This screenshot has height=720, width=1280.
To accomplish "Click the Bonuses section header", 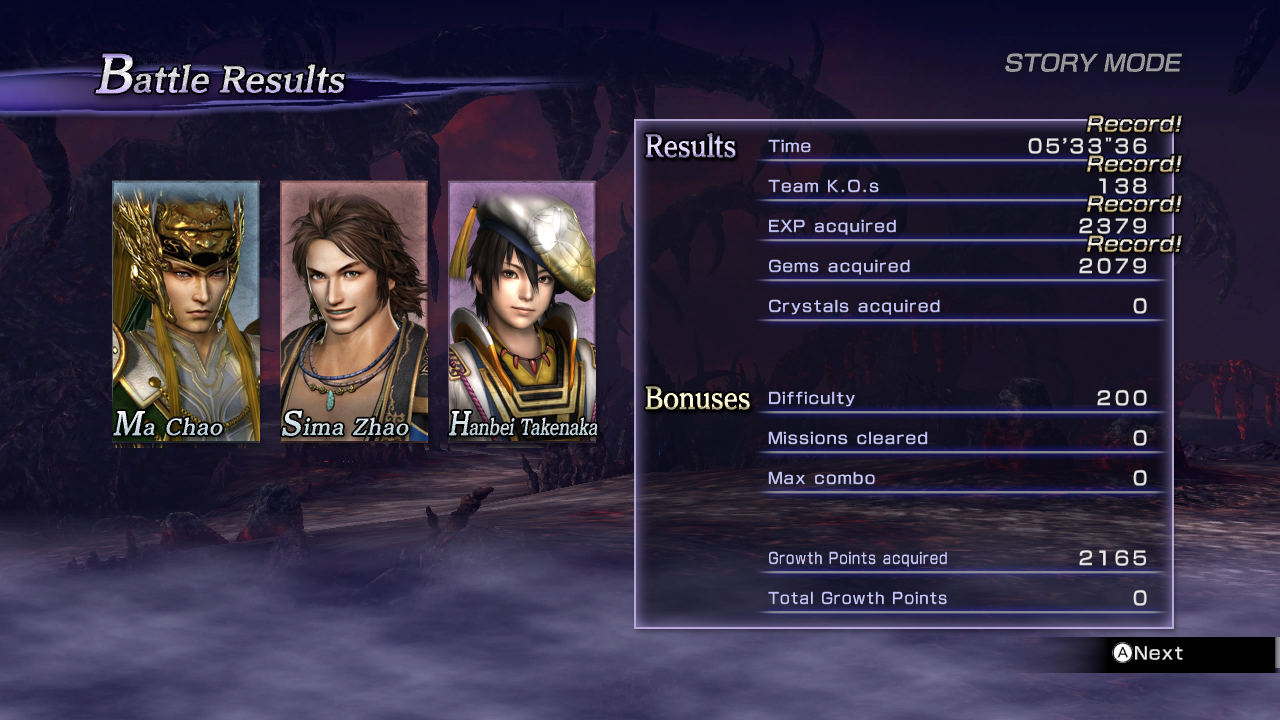I will 699,398.
